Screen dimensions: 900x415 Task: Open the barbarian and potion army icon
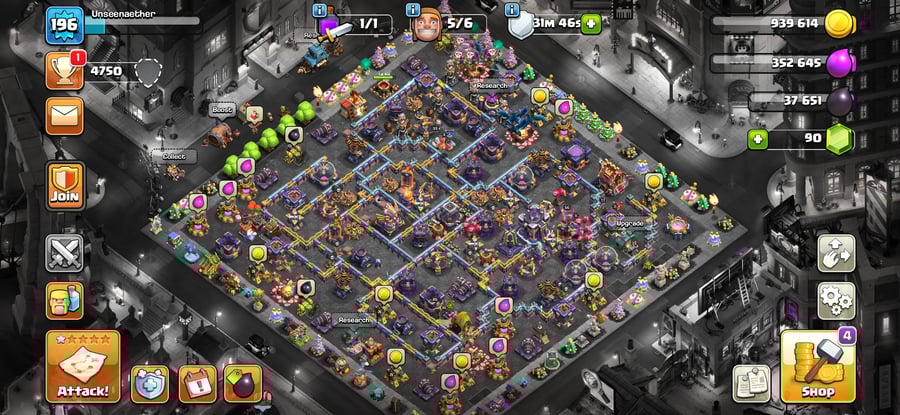(x=65, y=300)
